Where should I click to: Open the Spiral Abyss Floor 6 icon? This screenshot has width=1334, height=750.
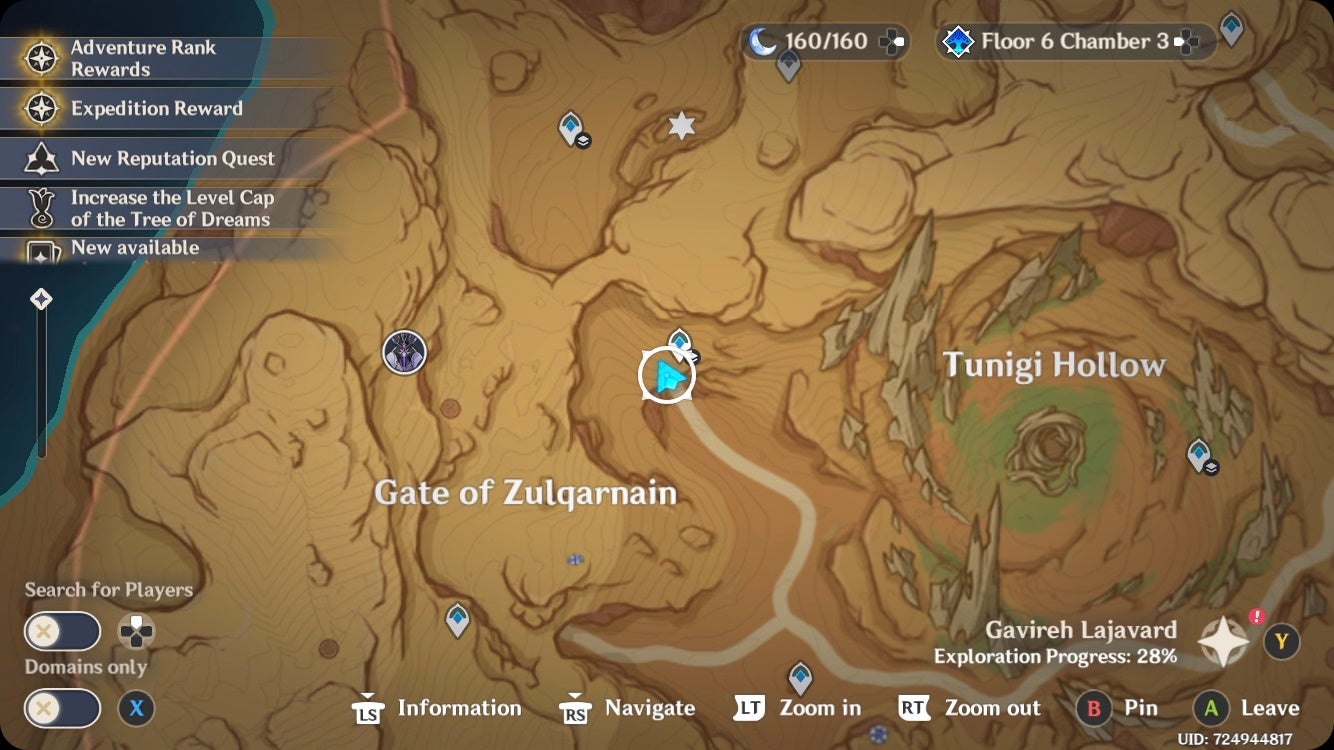958,41
